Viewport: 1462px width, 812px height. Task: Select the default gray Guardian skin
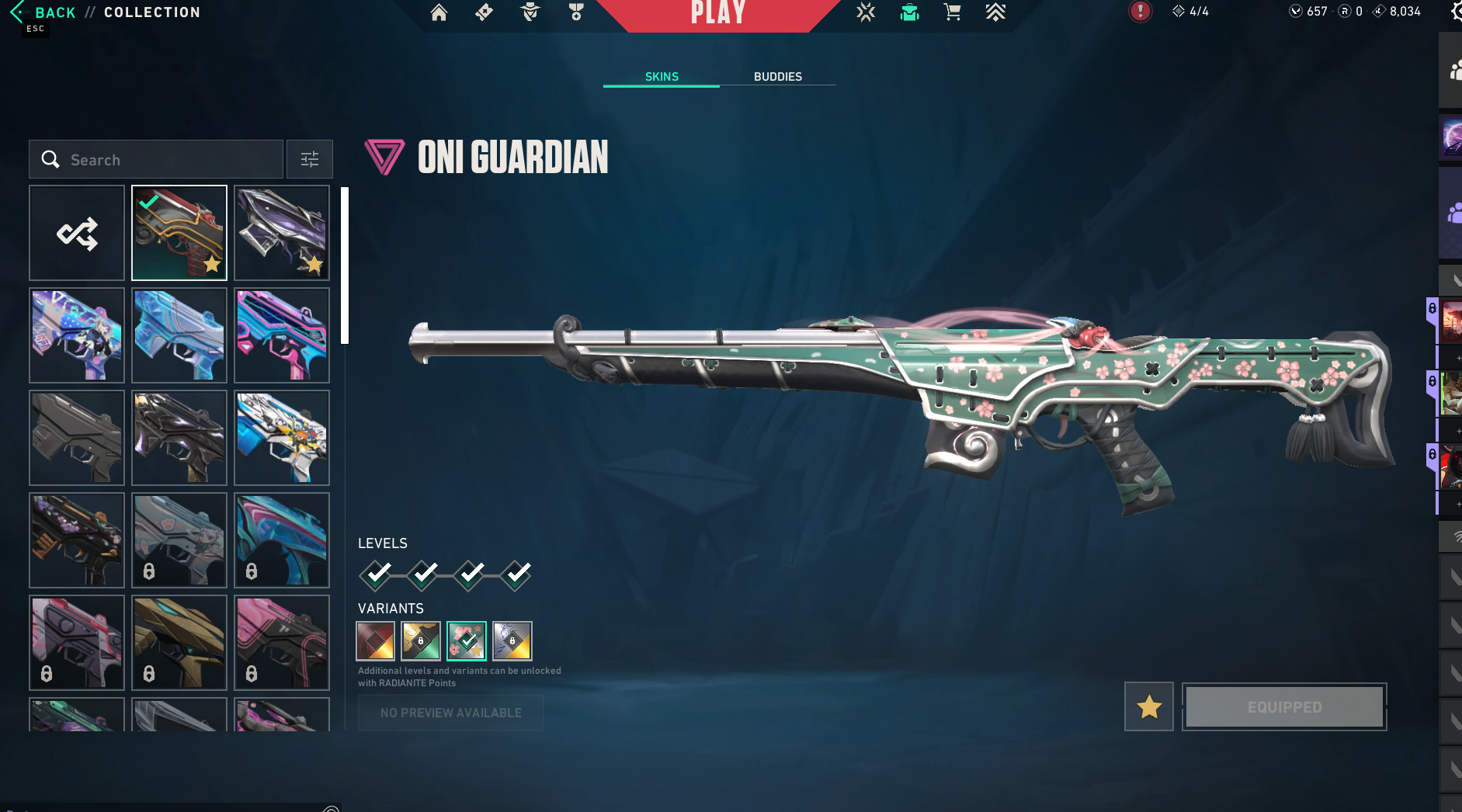tap(77, 438)
